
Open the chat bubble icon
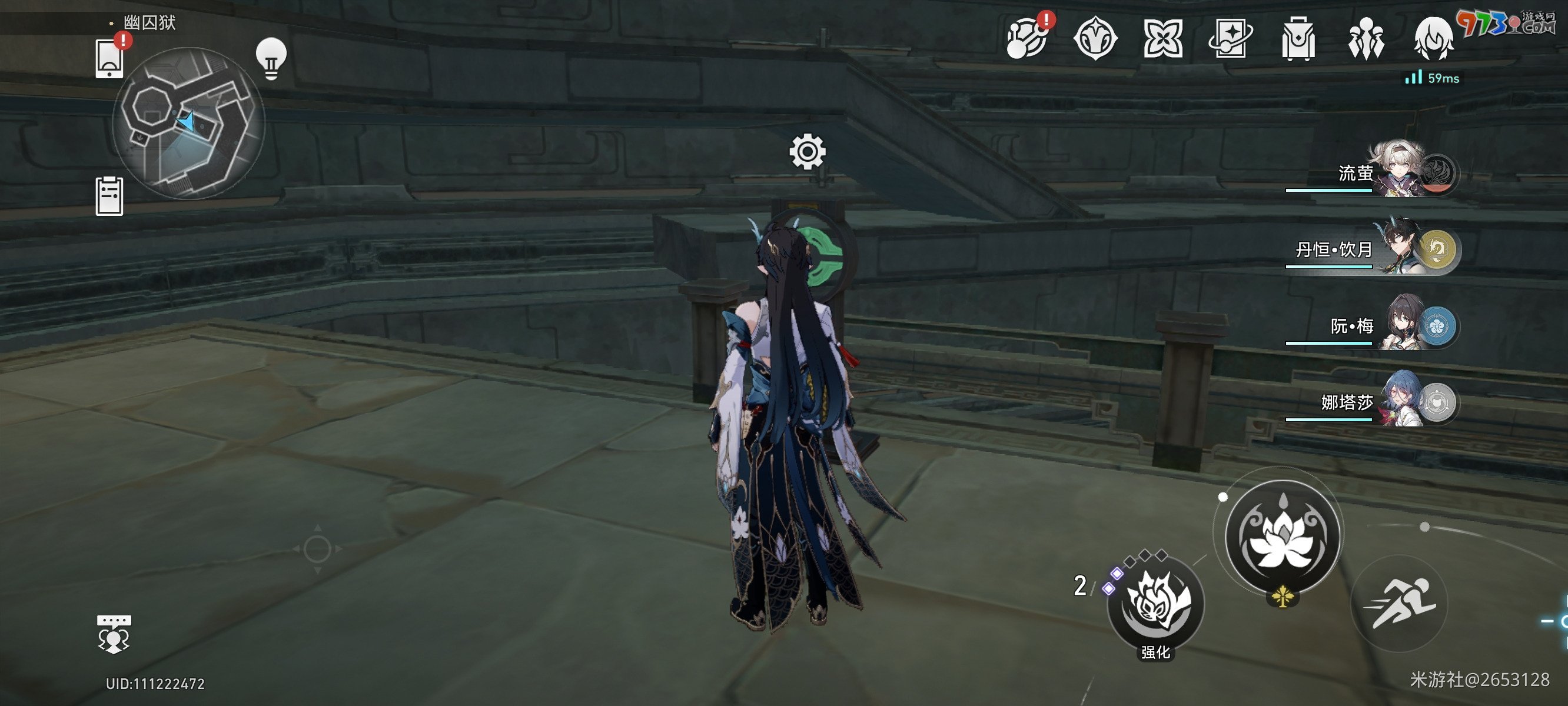[114, 634]
